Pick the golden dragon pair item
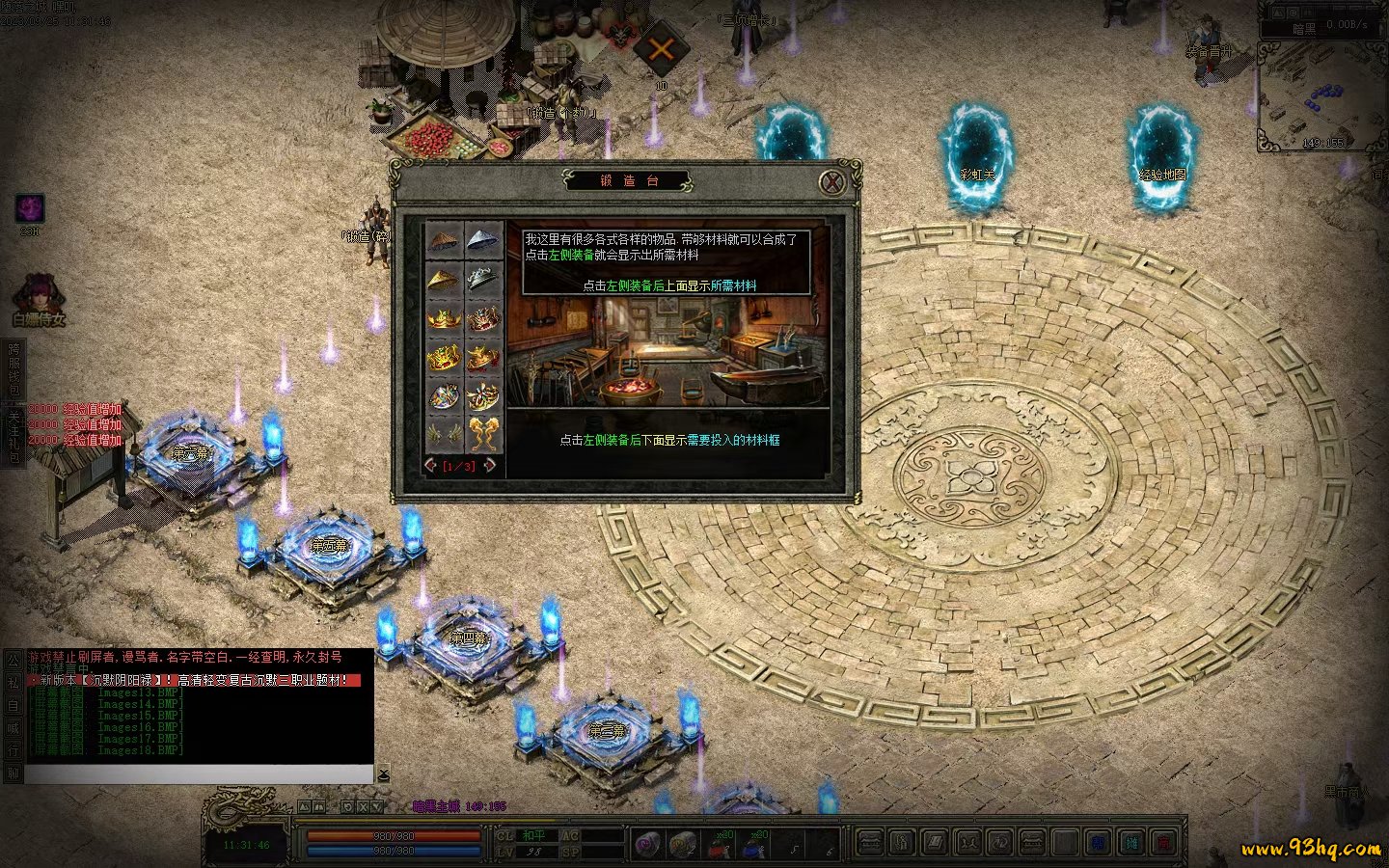The width and height of the screenshot is (1389, 868). (x=483, y=434)
